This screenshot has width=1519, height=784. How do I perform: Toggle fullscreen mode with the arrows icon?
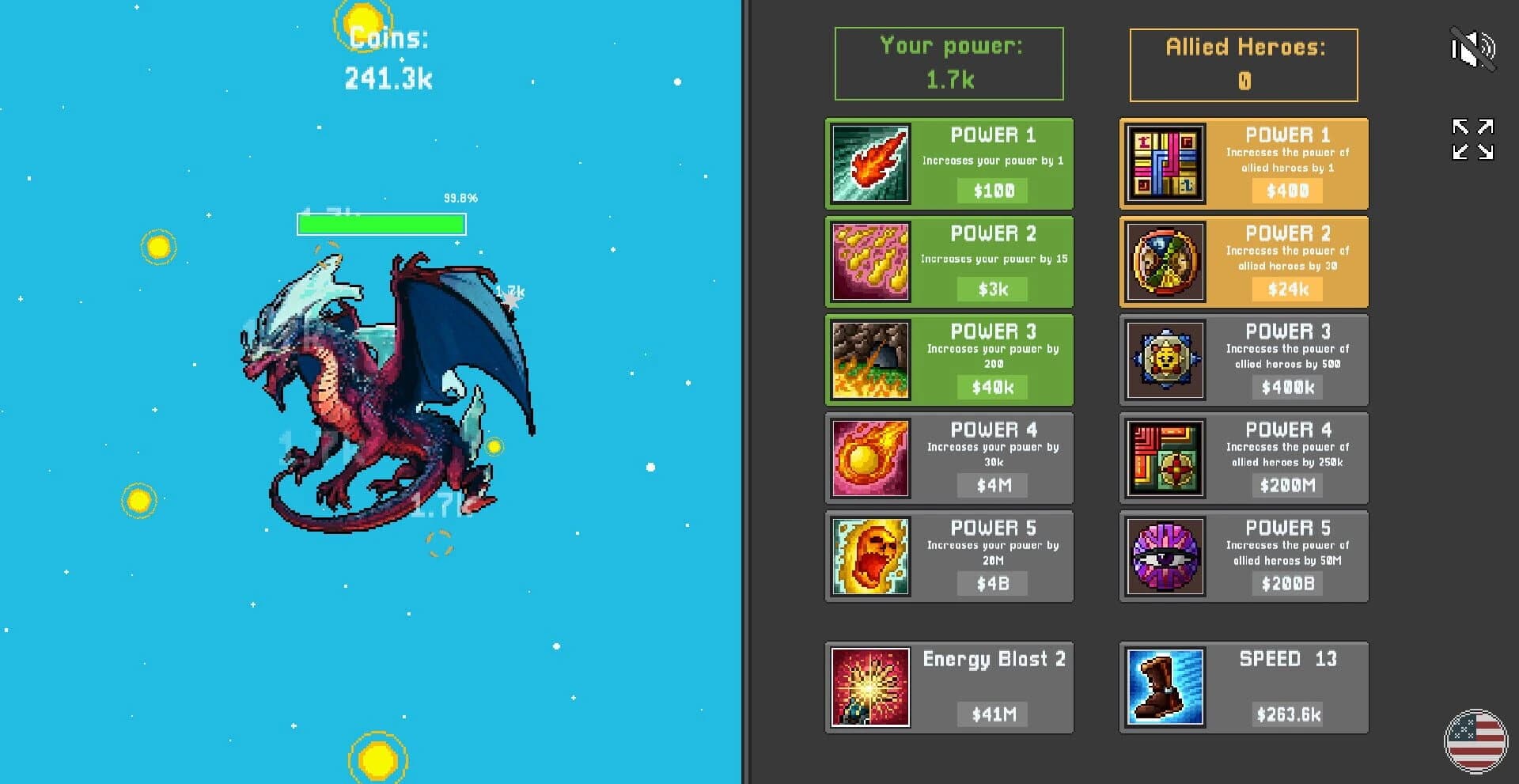coord(1473,138)
